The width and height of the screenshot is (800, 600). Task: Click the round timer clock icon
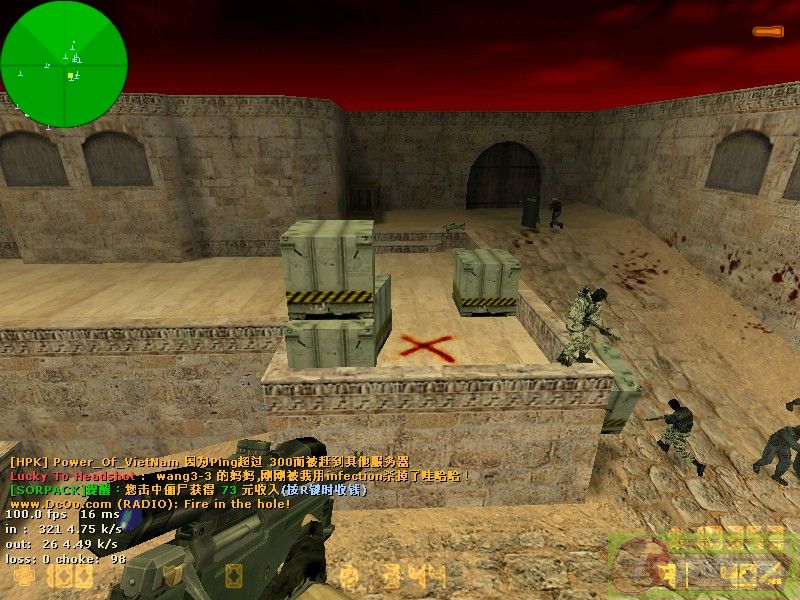point(349,576)
